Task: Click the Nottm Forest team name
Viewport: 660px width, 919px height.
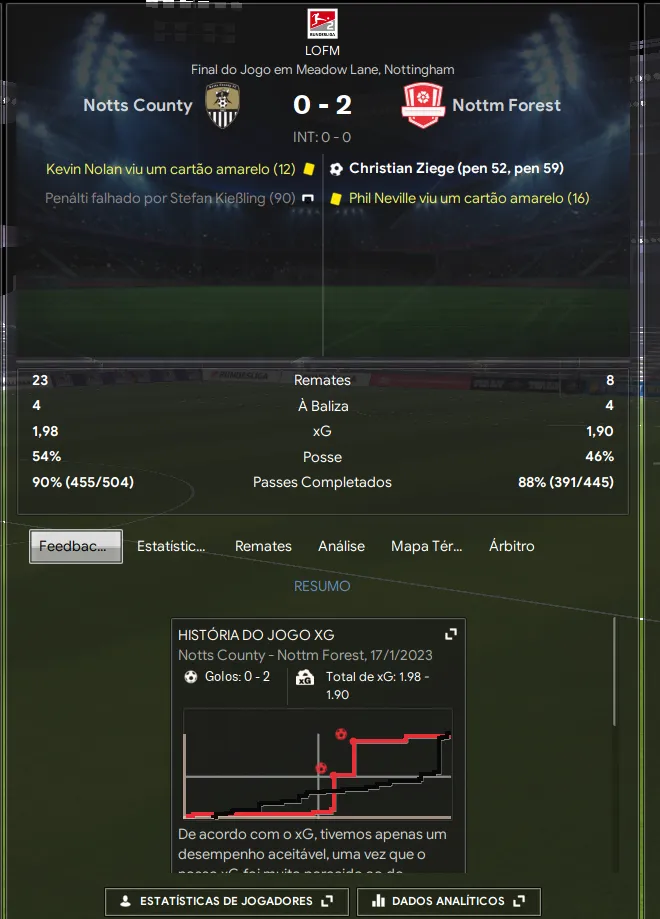Action: tap(506, 105)
